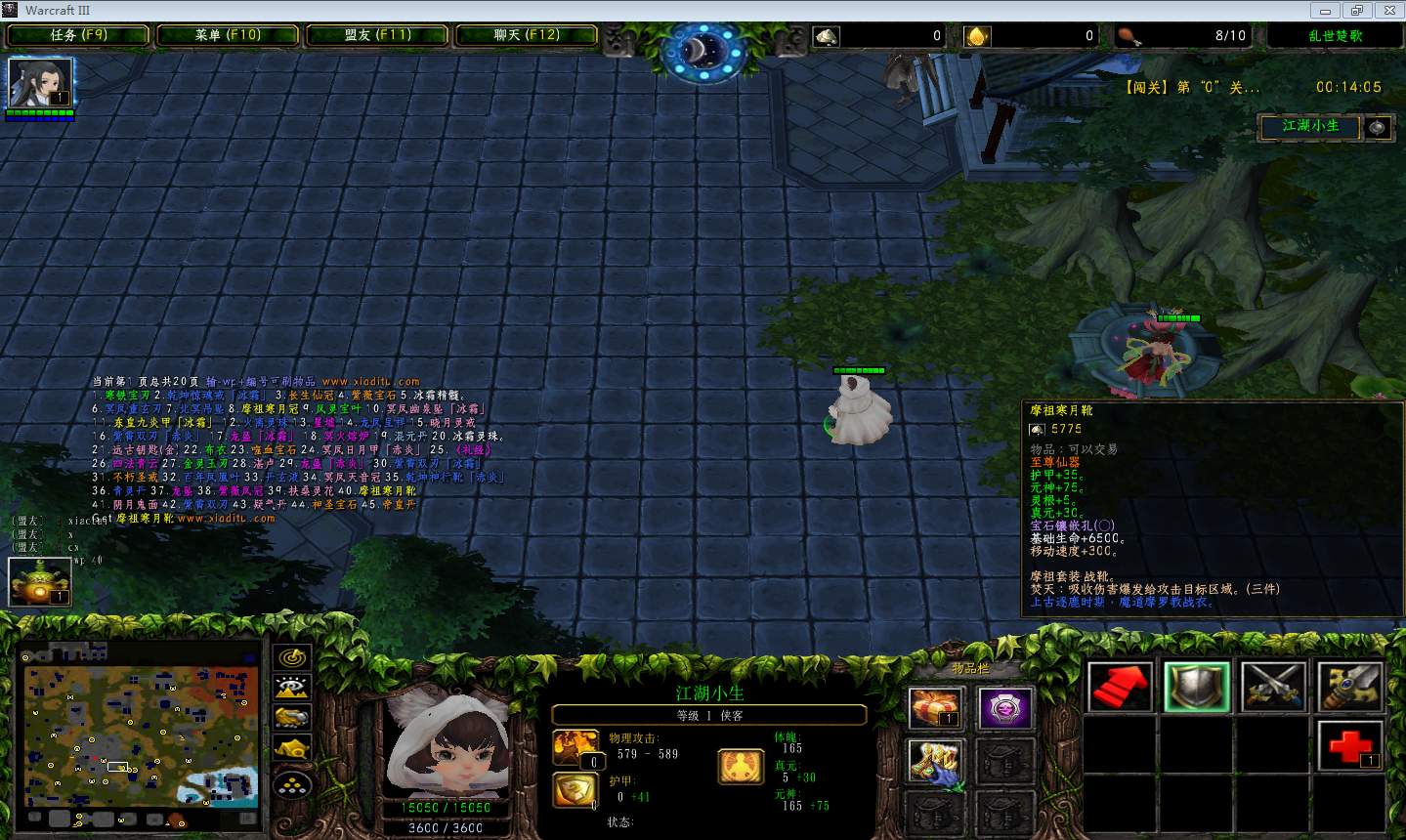Close the Warcraft III window
1406x840 pixels.
coord(1388,11)
